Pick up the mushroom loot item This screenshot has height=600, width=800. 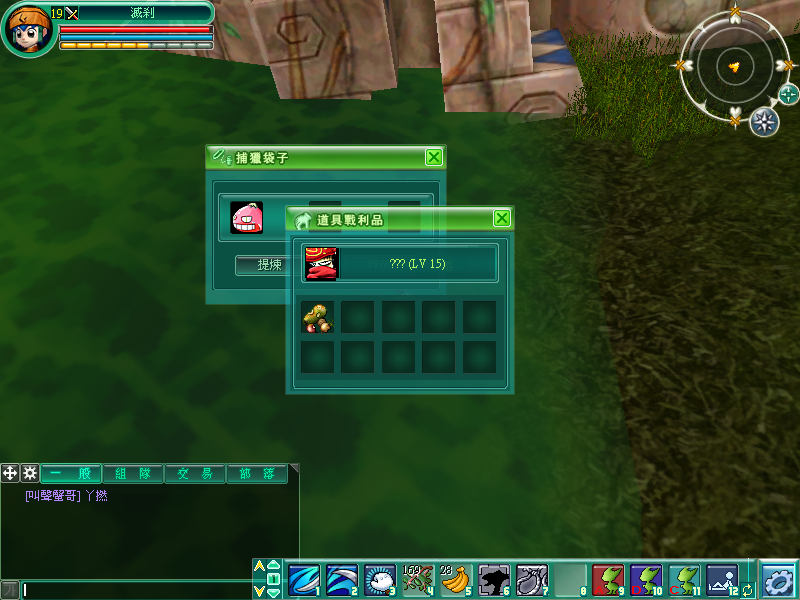[x=317, y=317]
